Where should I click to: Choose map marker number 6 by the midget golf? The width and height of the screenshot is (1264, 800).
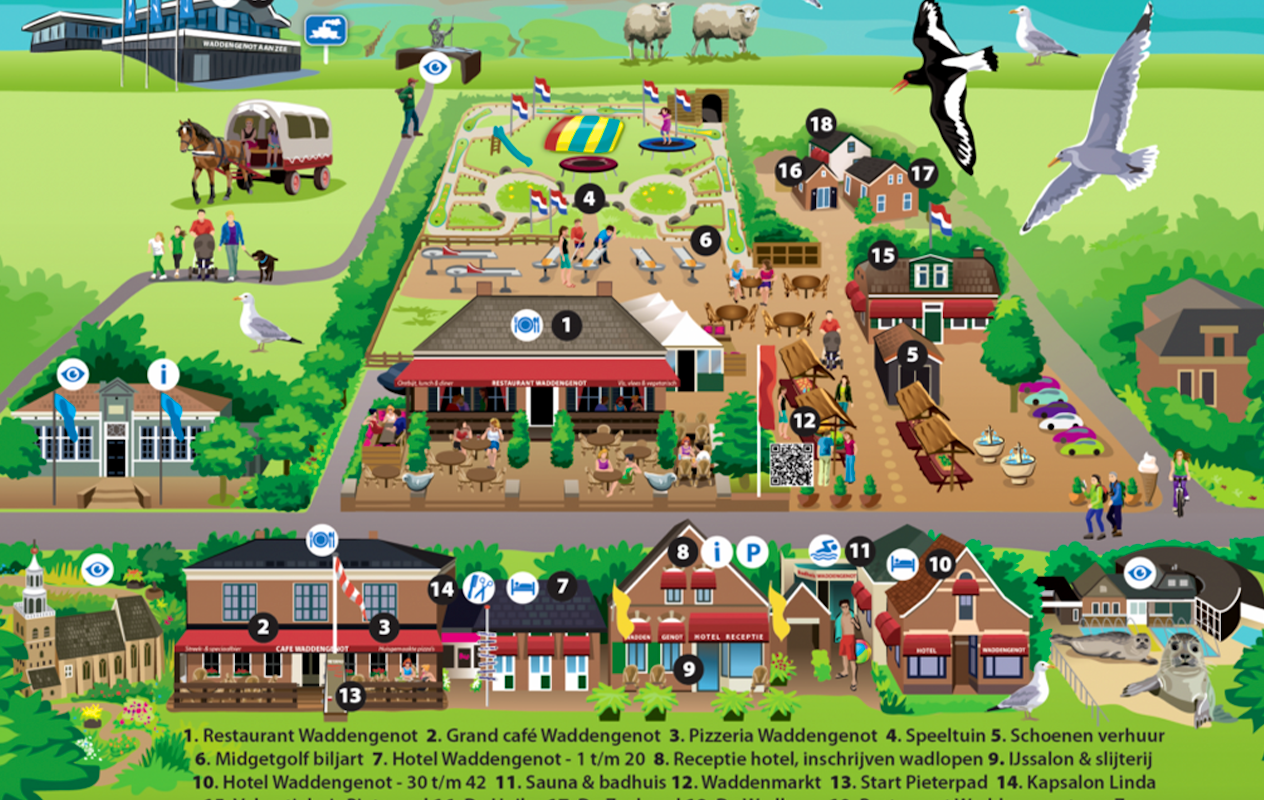pyautogui.click(x=706, y=239)
